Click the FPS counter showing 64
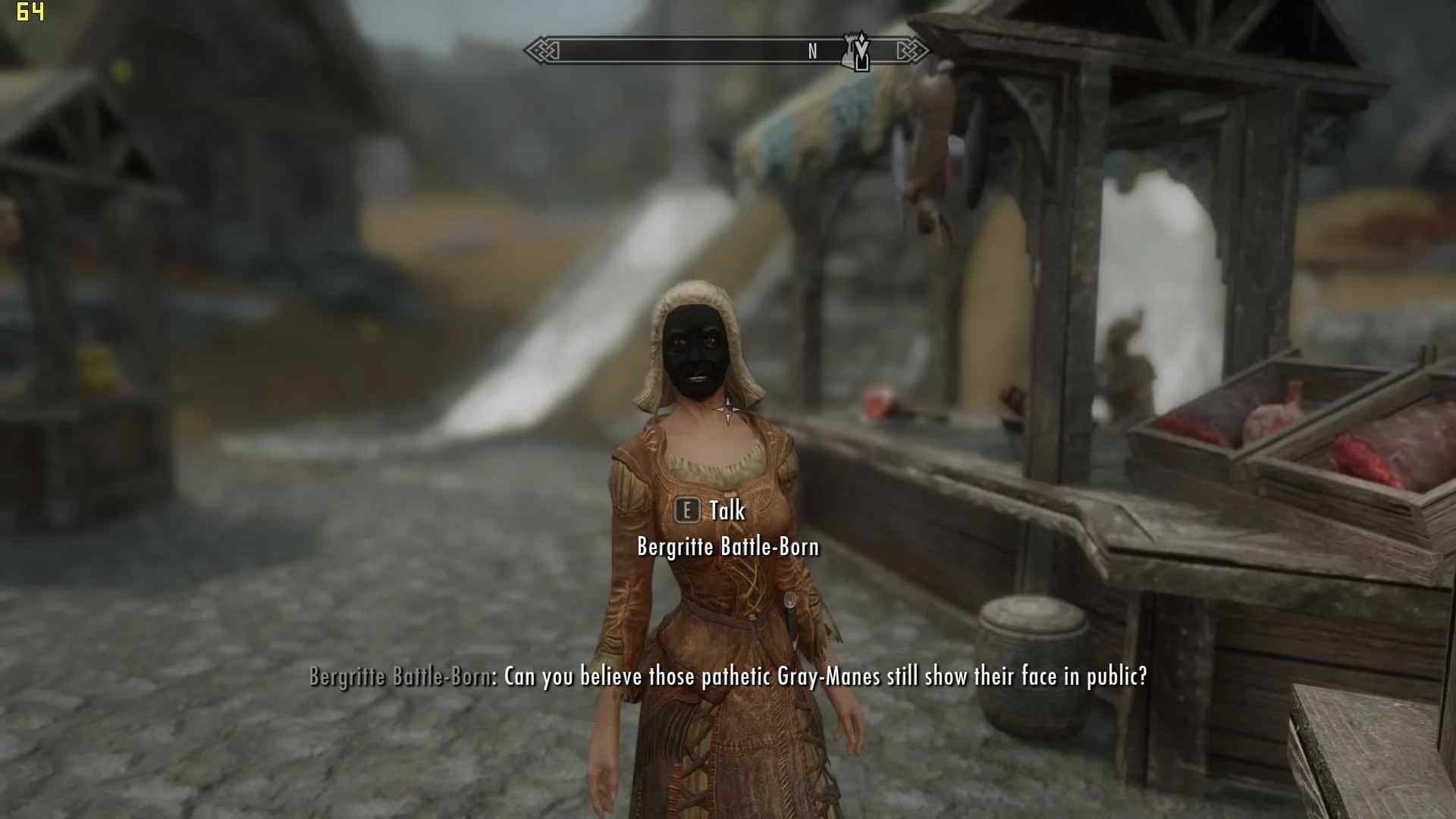Screen dimensions: 1456x819 pyautogui.click(x=32, y=11)
